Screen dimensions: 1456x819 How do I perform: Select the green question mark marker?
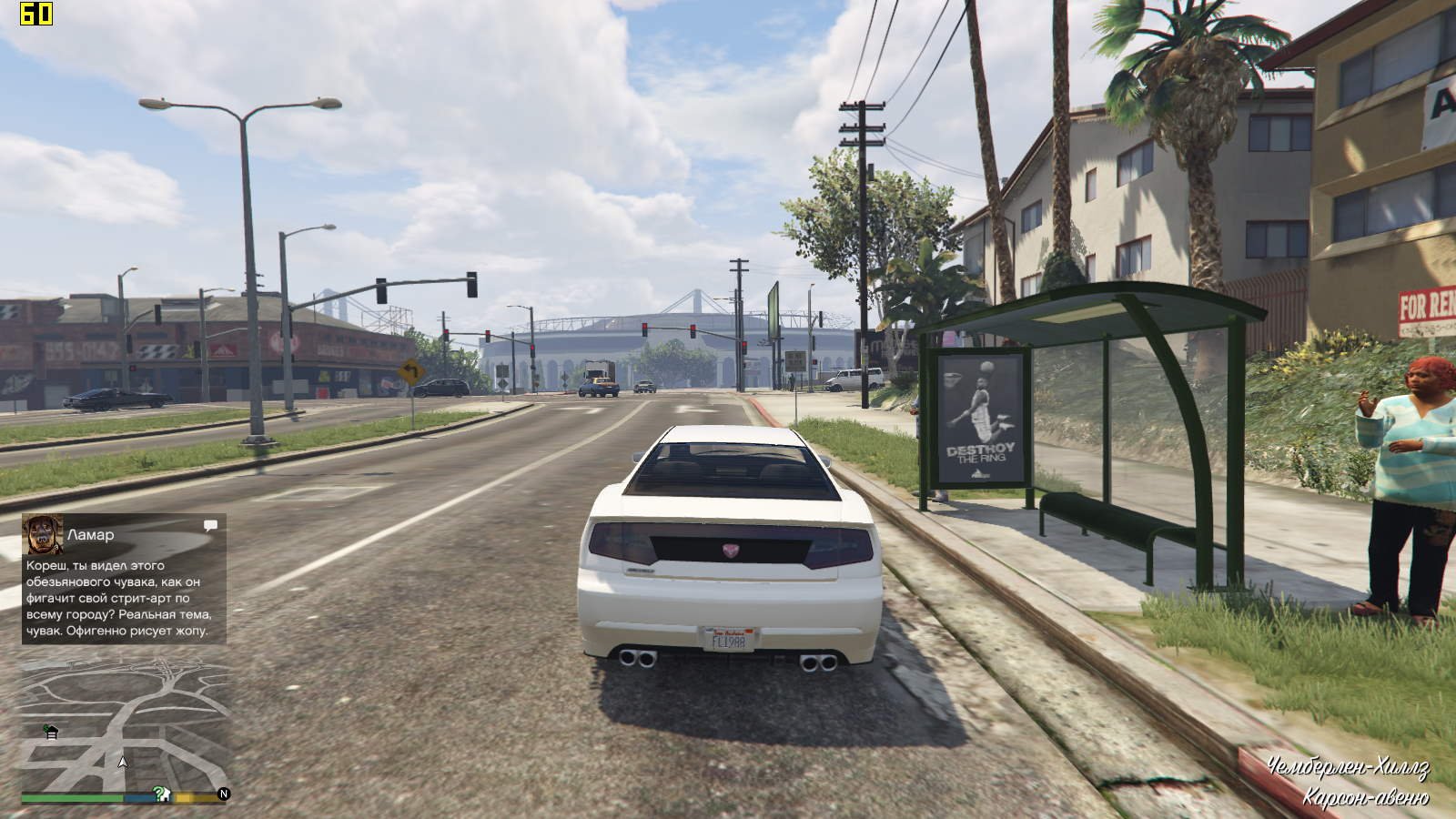160,794
